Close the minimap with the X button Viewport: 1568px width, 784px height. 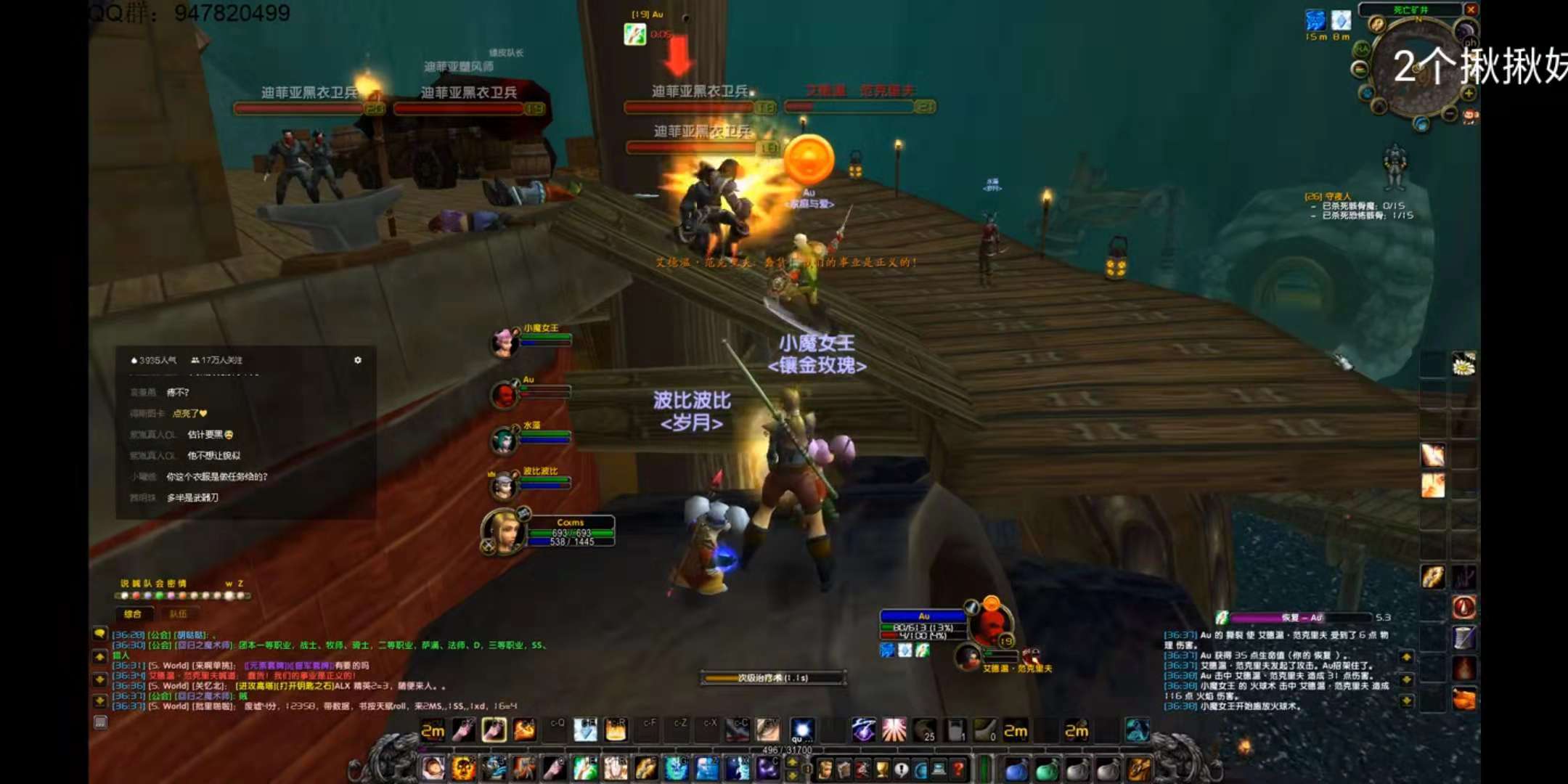[x=1470, y=9]
